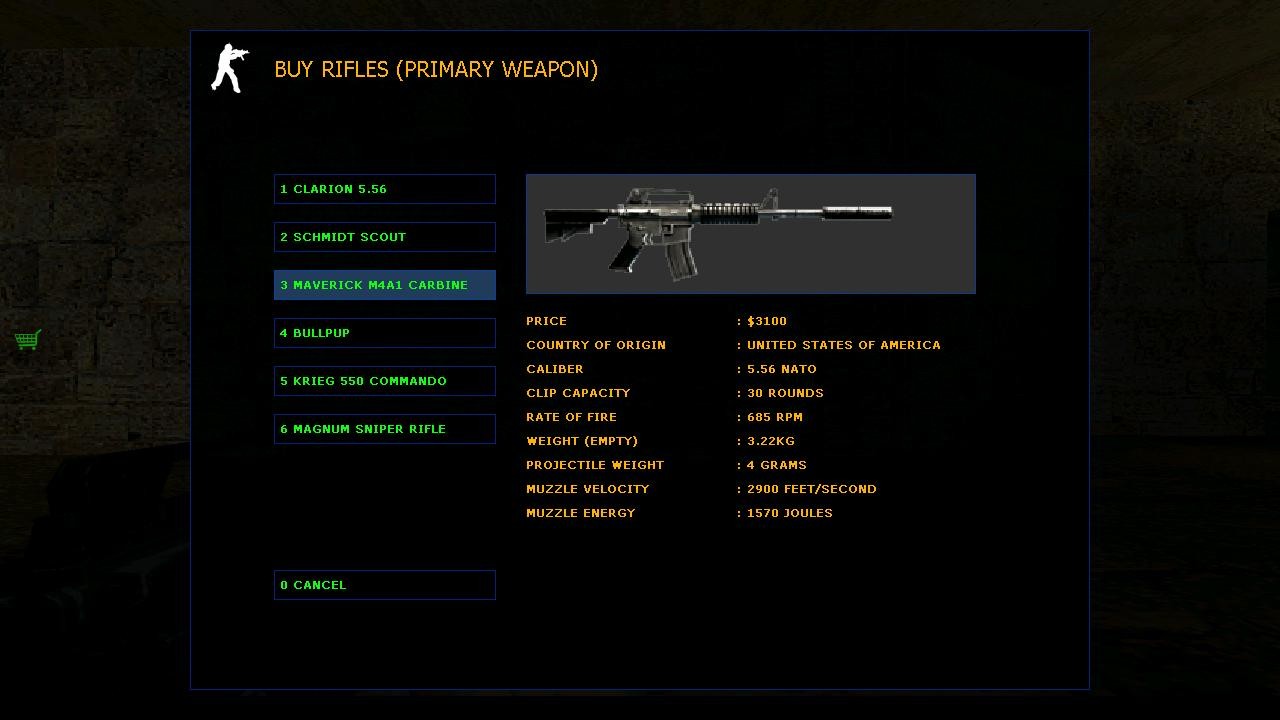Click the shopping cart icon

click(27, 340)
